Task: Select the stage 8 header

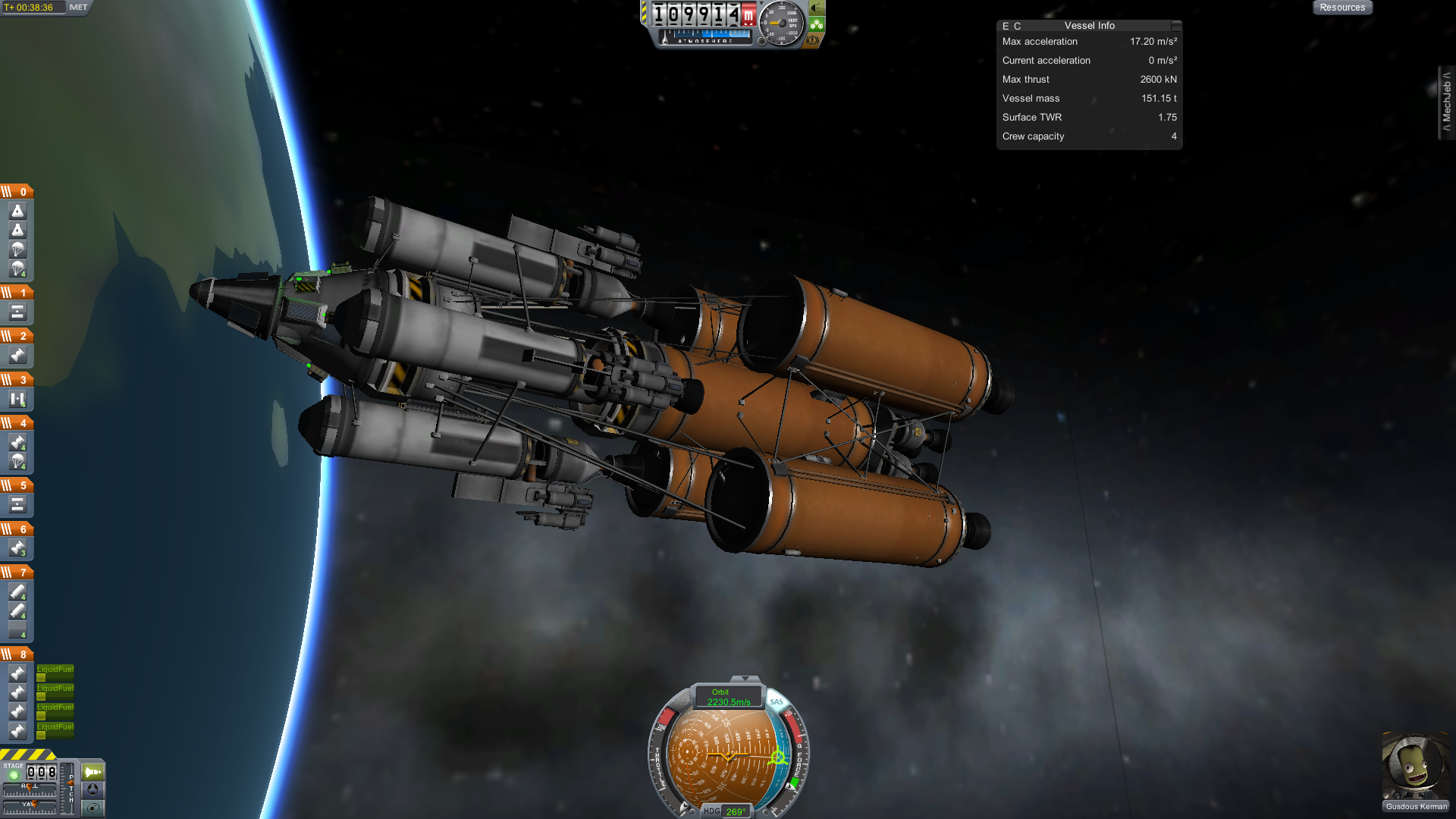Action: point(17,654)
